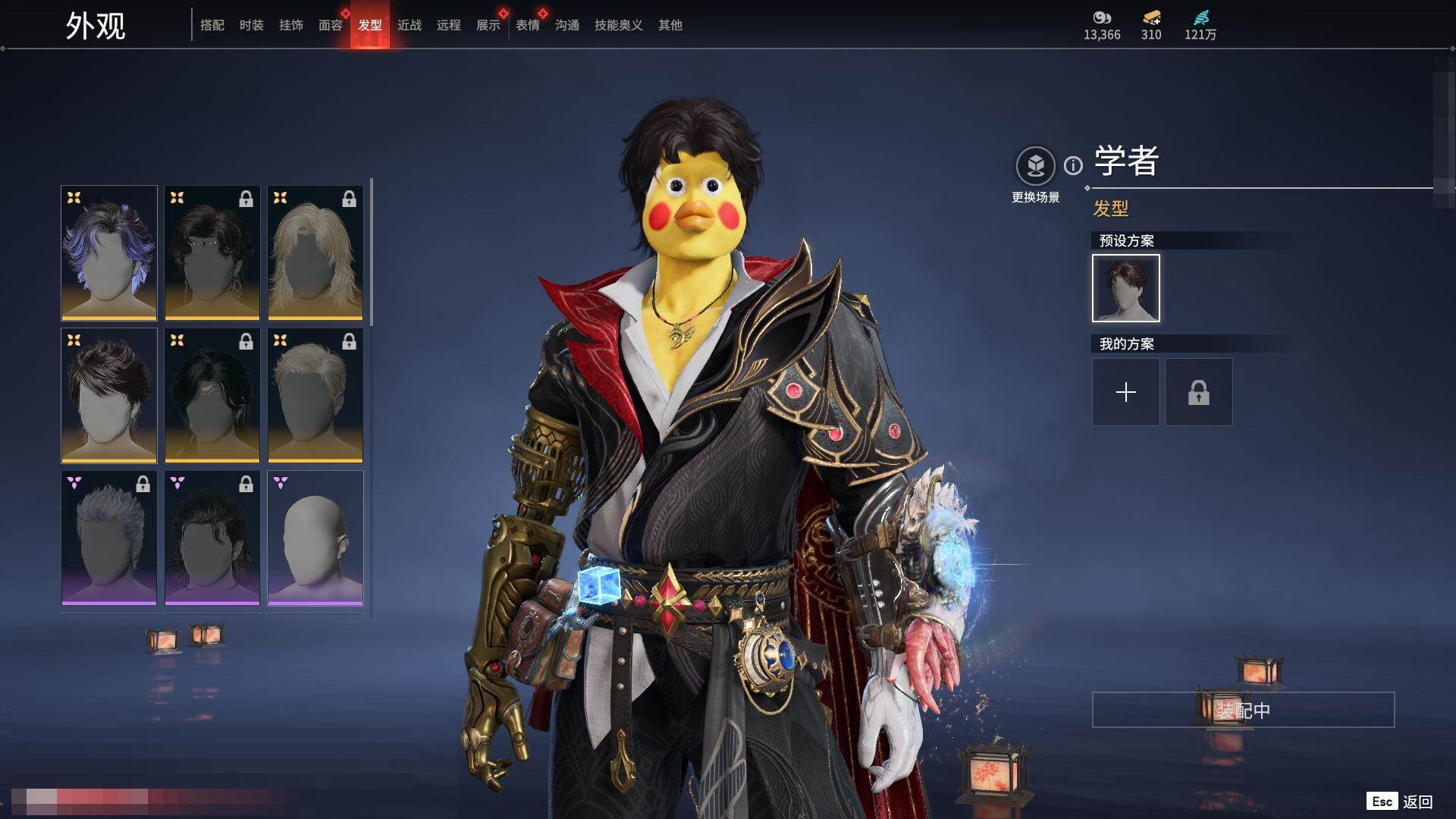Show the 展示 tab
1456x819 pixels.
point(488,25)
